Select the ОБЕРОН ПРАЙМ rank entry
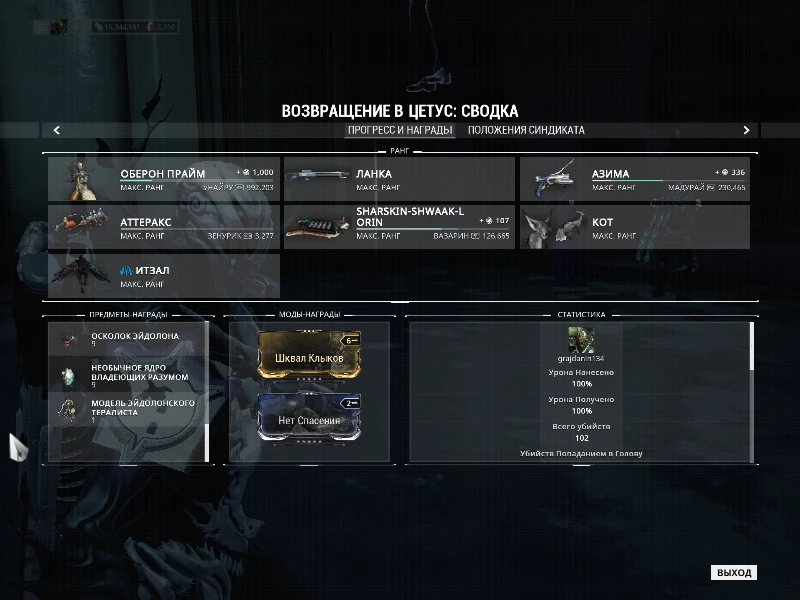Screen dimensions: 800x600 [x=163, y=179]
